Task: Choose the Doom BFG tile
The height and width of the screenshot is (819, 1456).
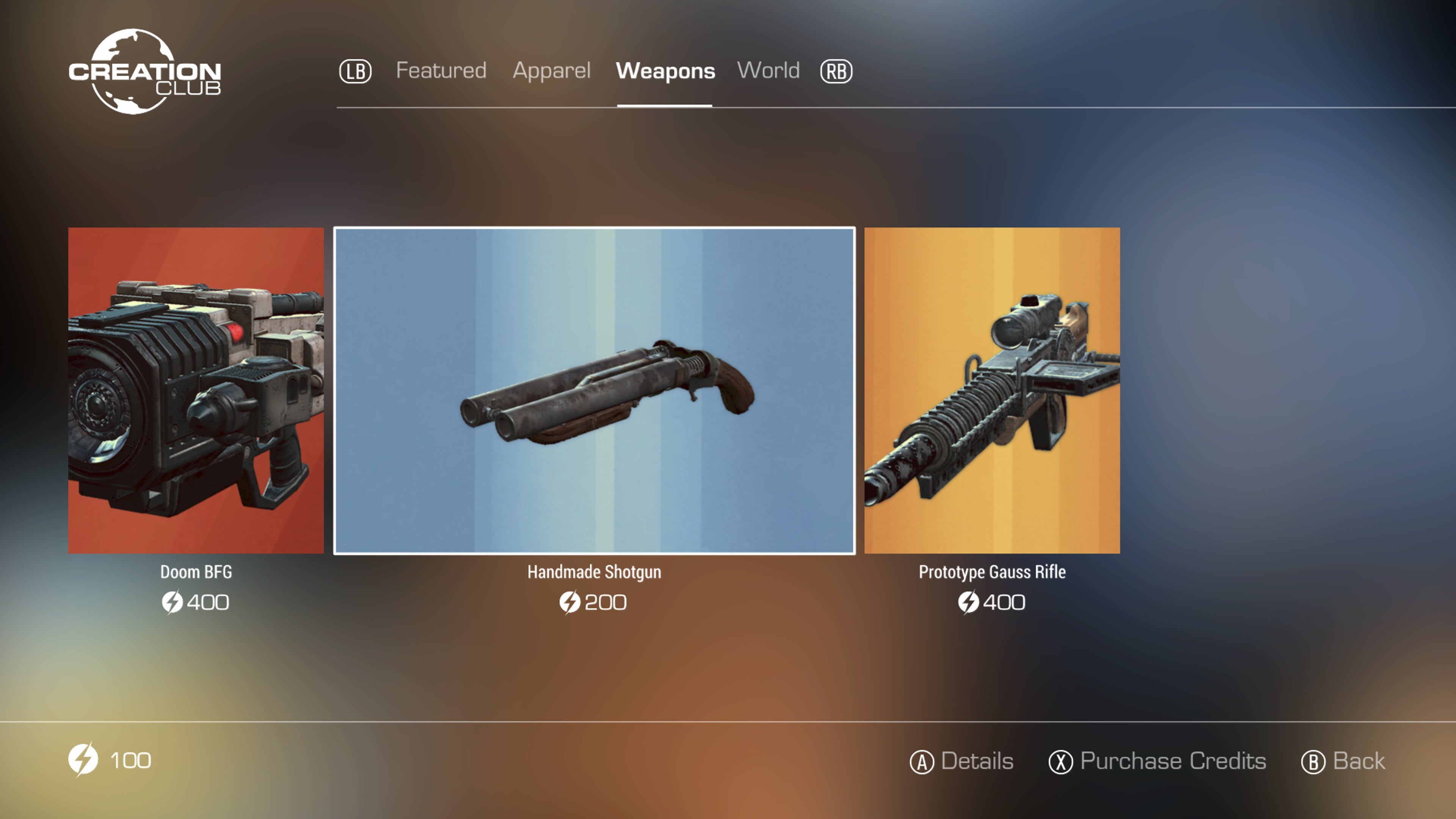Action: [196, 390]
